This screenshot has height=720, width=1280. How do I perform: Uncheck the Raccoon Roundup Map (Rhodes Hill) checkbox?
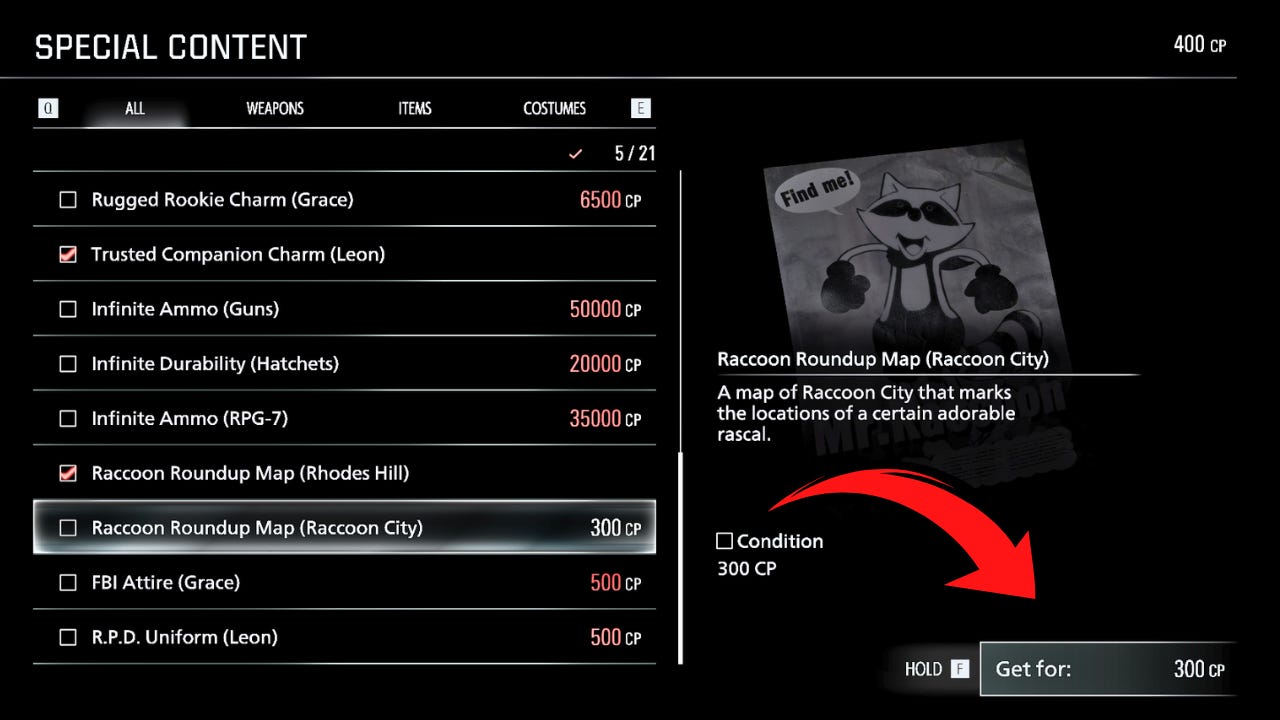click(x=67, y=473)
